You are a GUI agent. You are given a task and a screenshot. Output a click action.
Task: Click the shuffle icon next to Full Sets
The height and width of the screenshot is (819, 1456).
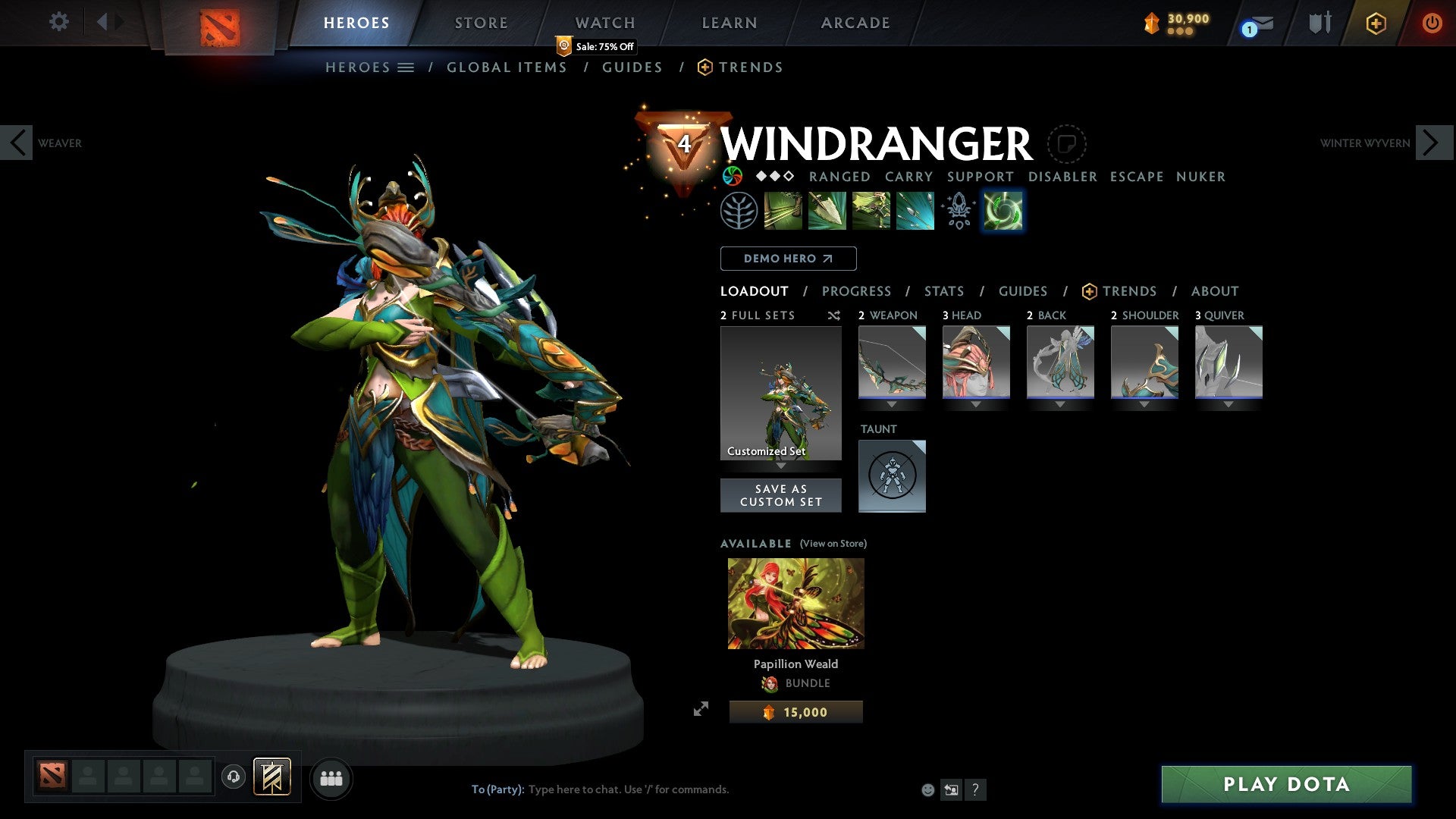834,315
